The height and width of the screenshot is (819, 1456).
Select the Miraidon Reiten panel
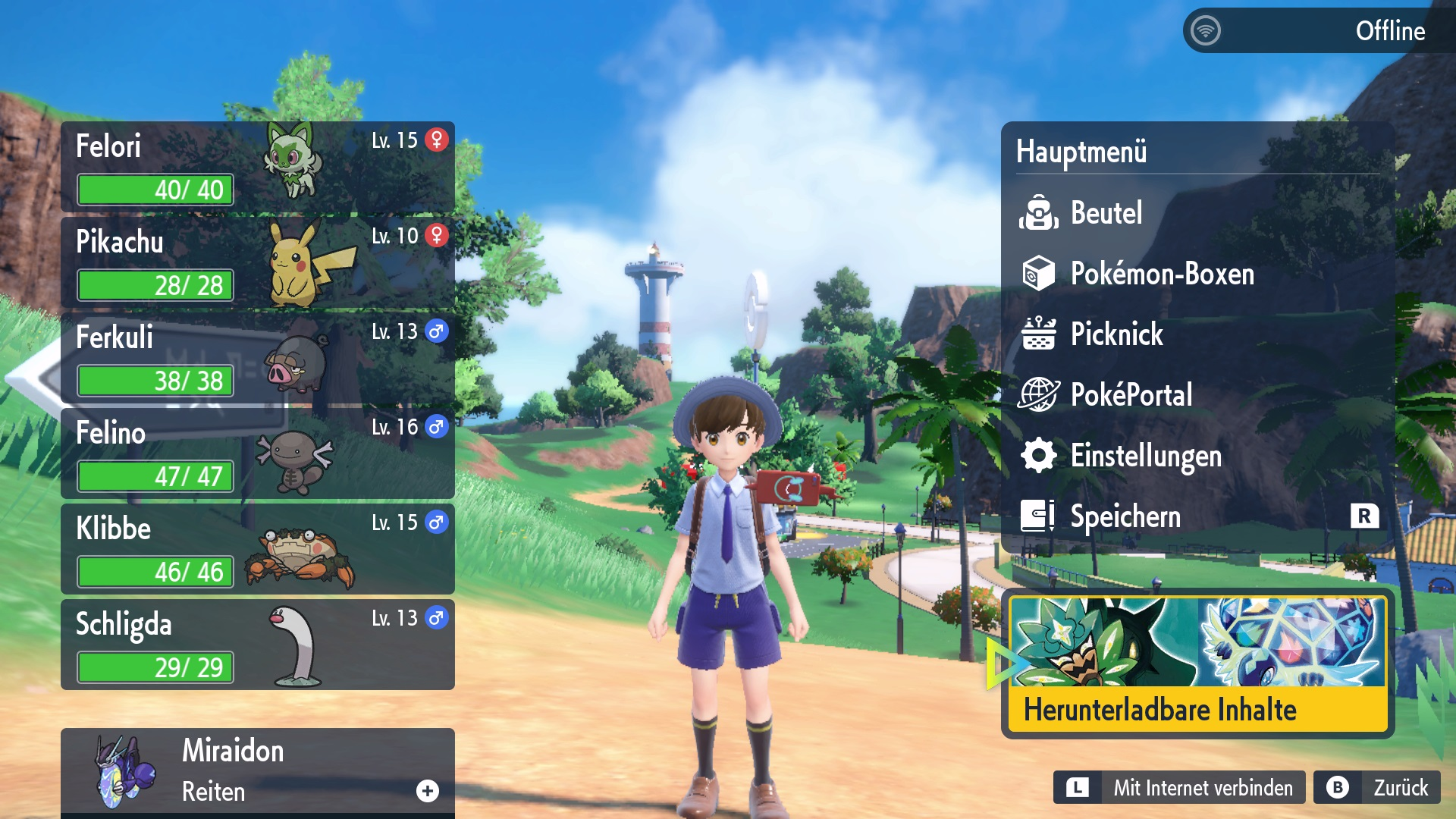pos(258,771)
